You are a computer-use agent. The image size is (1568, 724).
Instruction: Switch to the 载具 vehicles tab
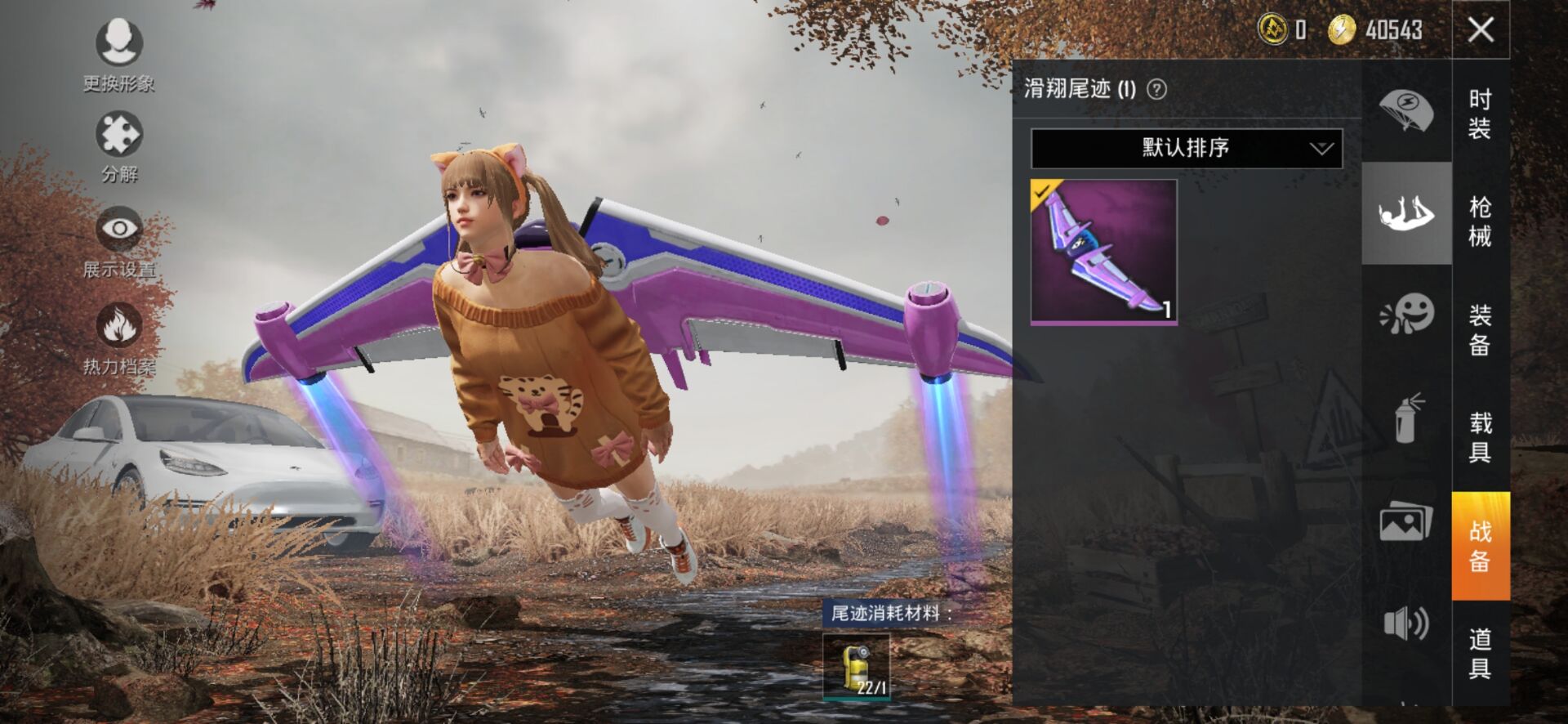click(1480, 437)
